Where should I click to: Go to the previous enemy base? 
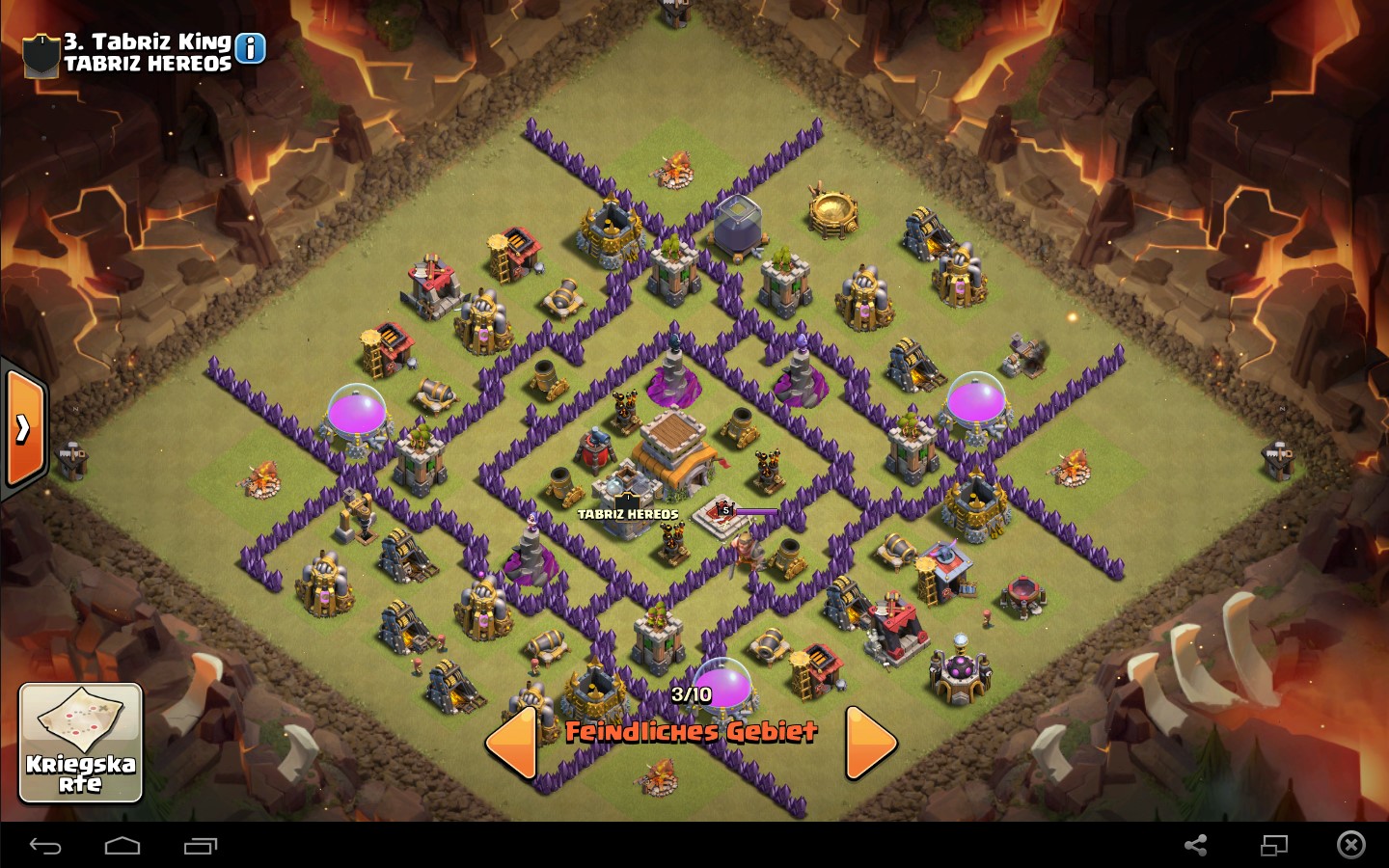click(511, 743)
